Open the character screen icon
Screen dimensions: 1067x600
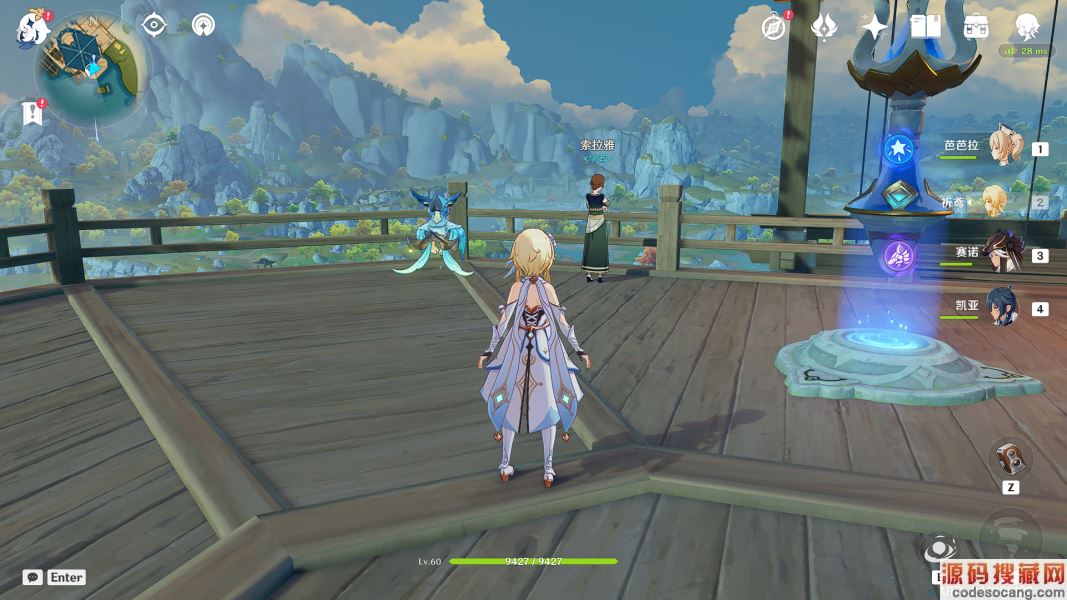[x=1027, y=27]
